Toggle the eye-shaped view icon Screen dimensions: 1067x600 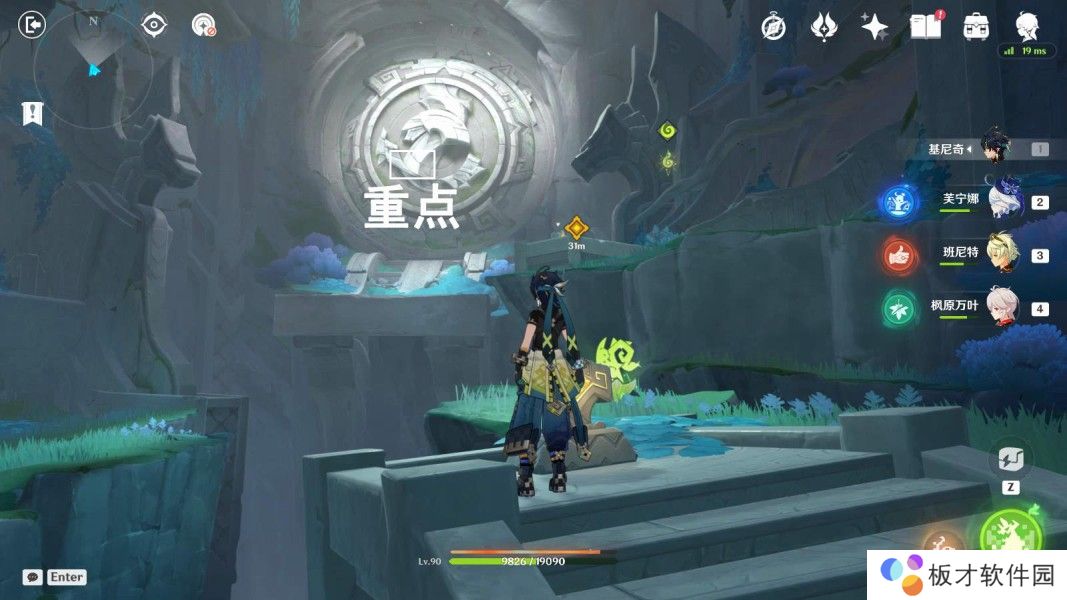(x=153, y=24)
